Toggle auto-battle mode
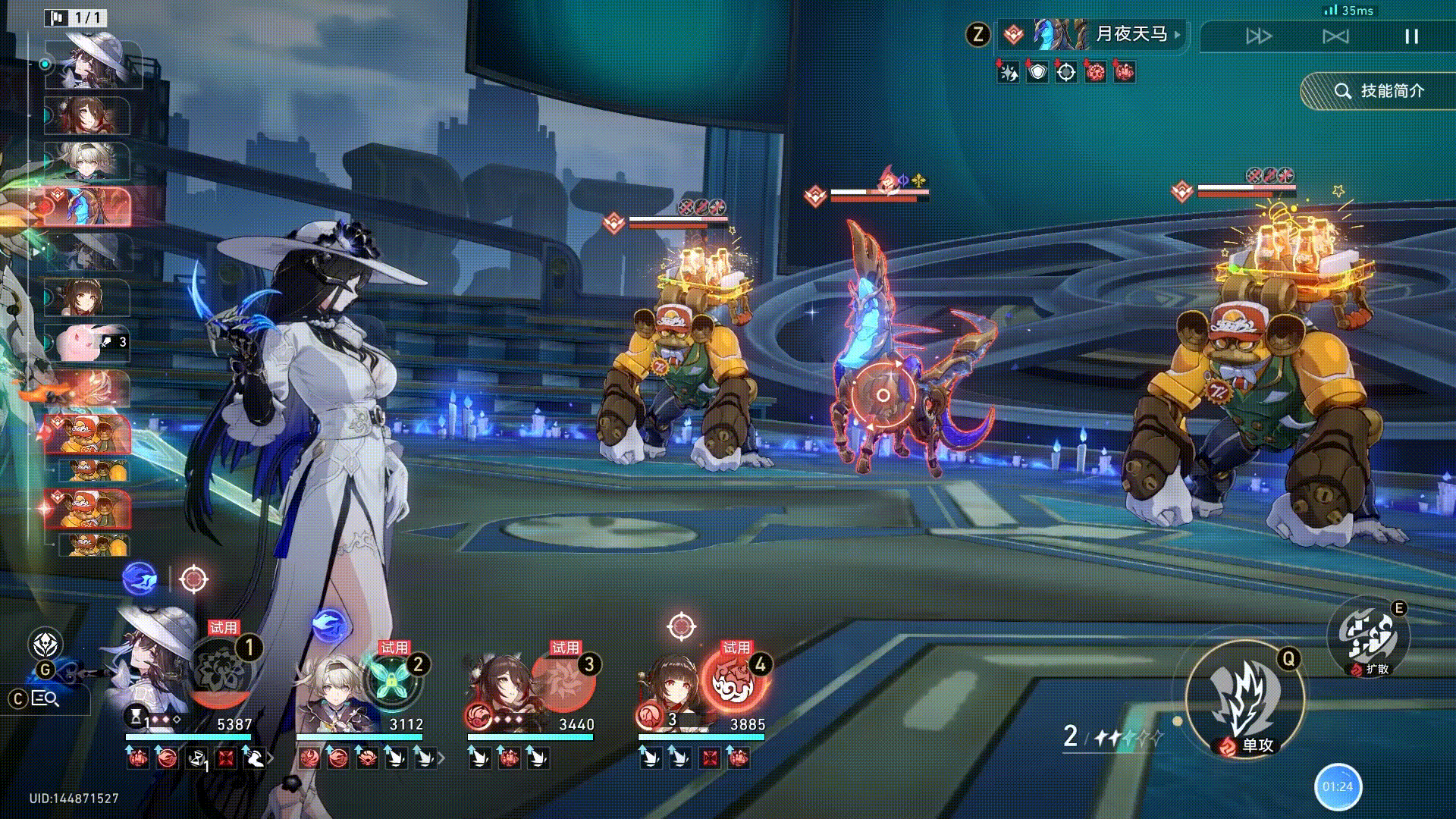The image size is (1456, 819). pyautogui.click(x=1335, y=36)
